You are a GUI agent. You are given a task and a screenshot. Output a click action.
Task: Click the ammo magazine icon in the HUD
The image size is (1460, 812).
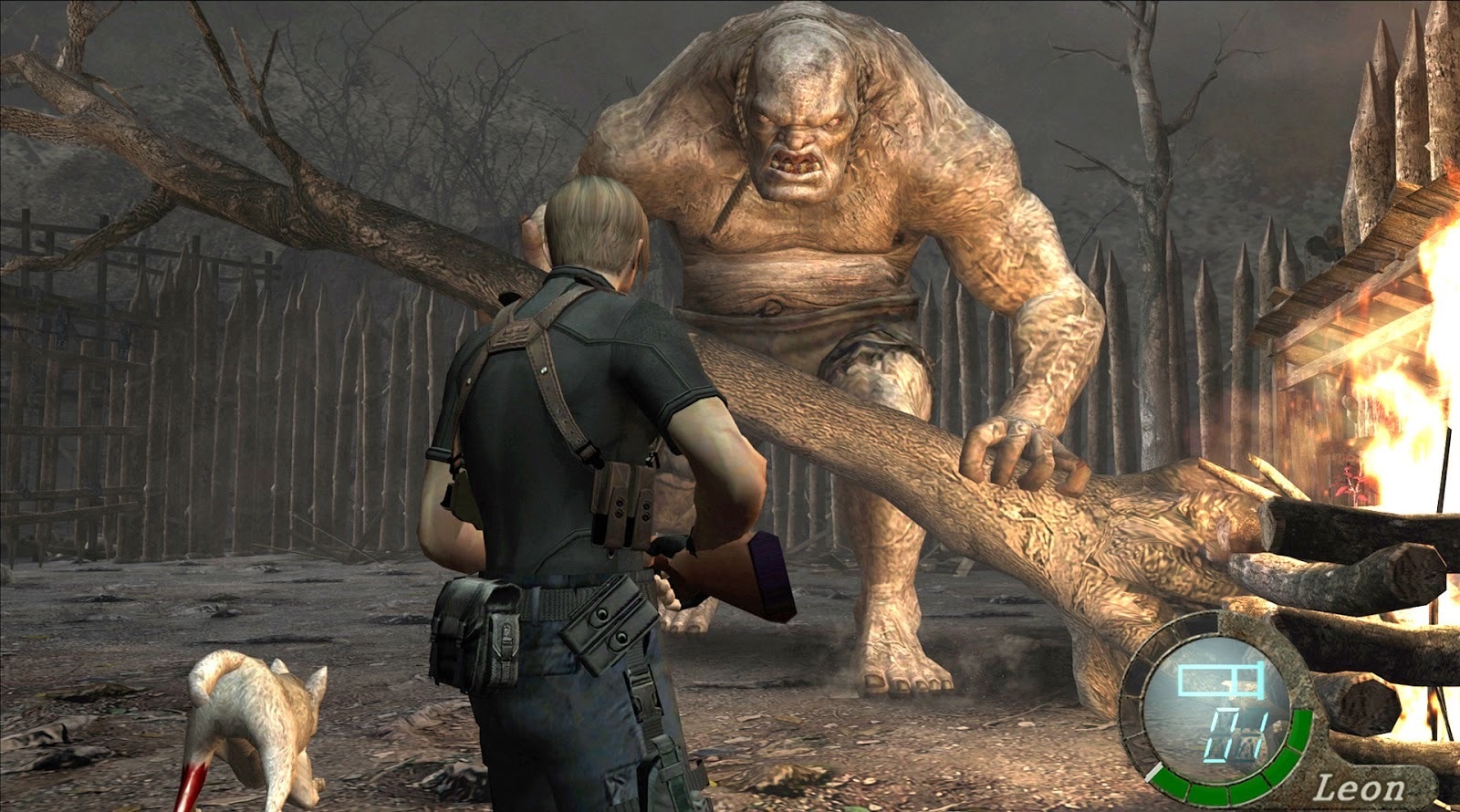click(x=1218, y=679)
